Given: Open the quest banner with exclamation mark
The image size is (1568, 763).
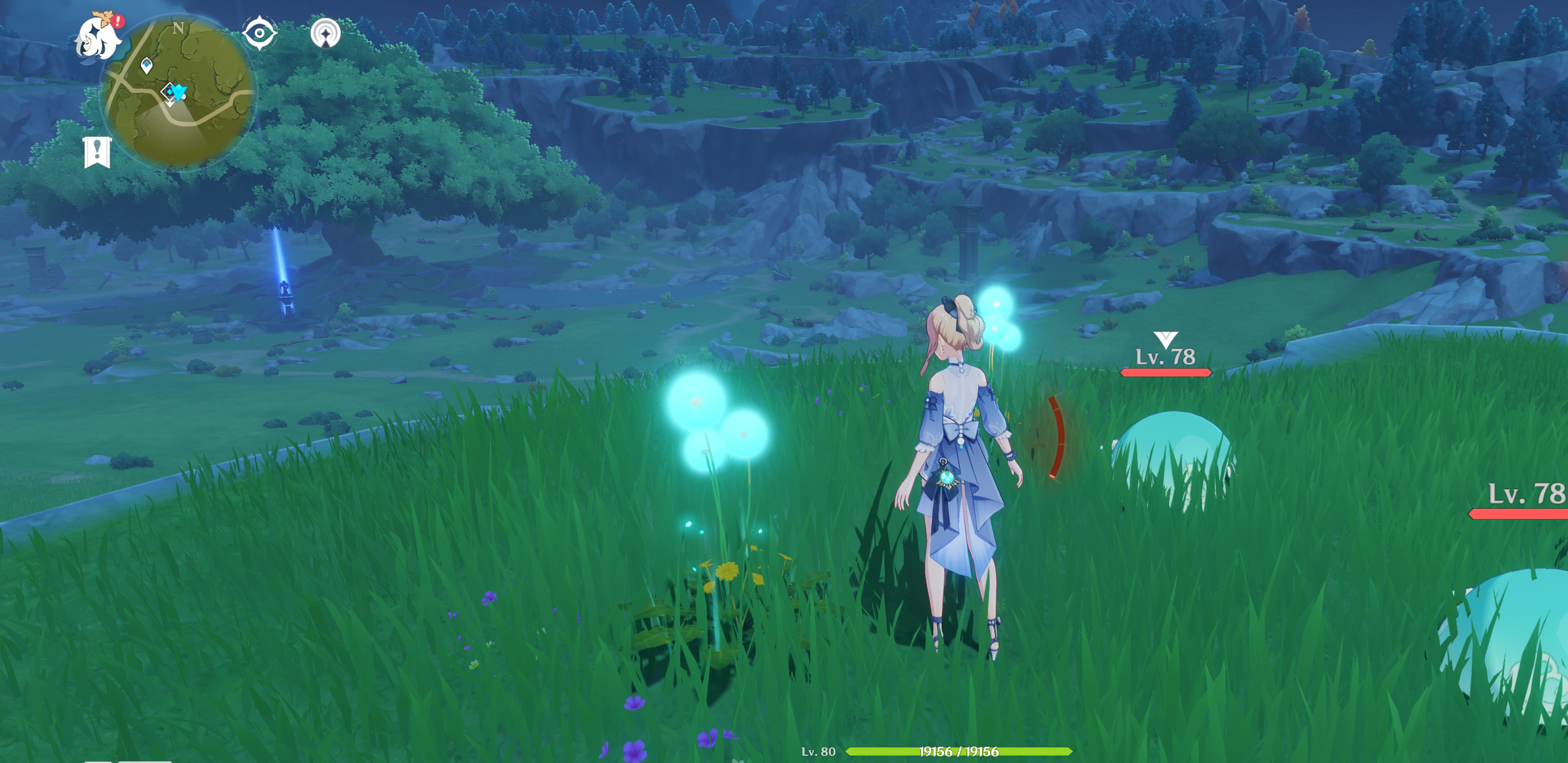Looking at the screenshot, I should (x=97, y=151).
